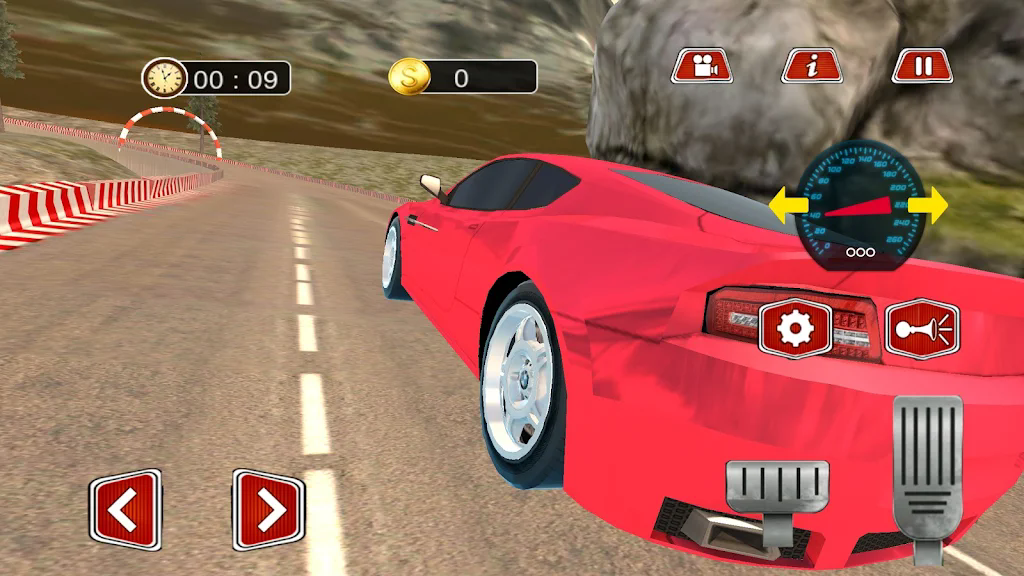This screenshot has height=576, width=1024.
Task: Click the yellow left arrow by the speedometer
Action: click(x=788, y=207)
